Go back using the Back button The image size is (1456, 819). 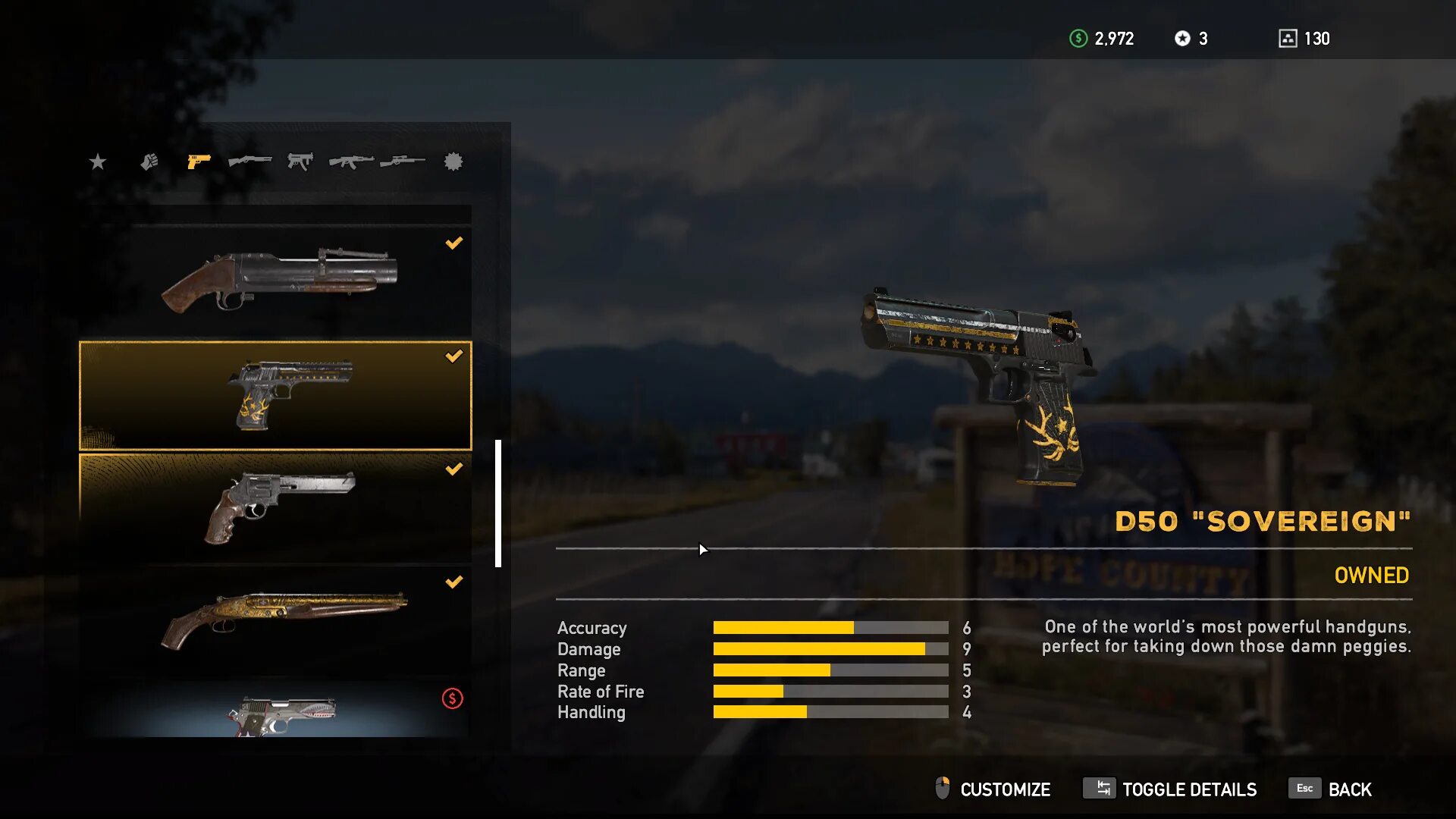1331,789
